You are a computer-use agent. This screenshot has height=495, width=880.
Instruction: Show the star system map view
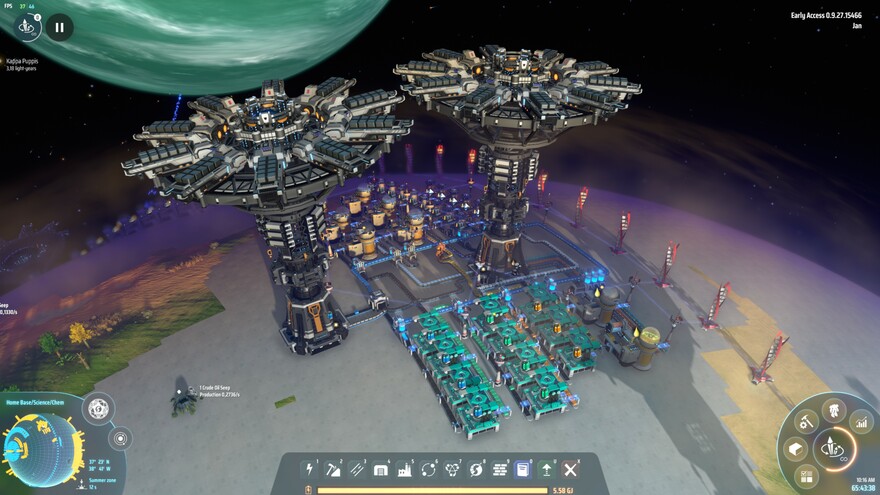120,438
